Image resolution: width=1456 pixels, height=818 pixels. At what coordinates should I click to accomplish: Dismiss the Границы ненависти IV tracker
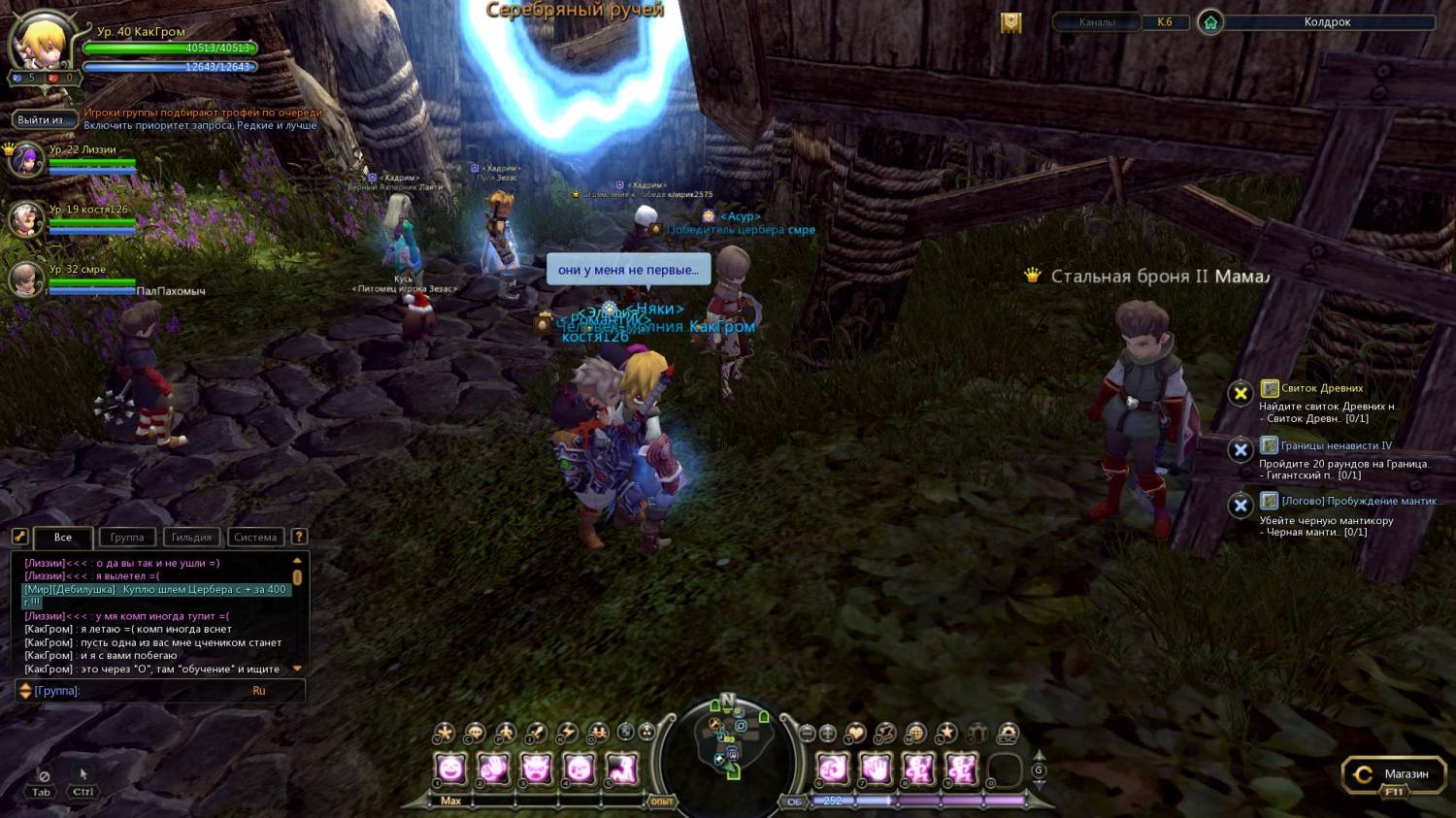coord(1240,450)
